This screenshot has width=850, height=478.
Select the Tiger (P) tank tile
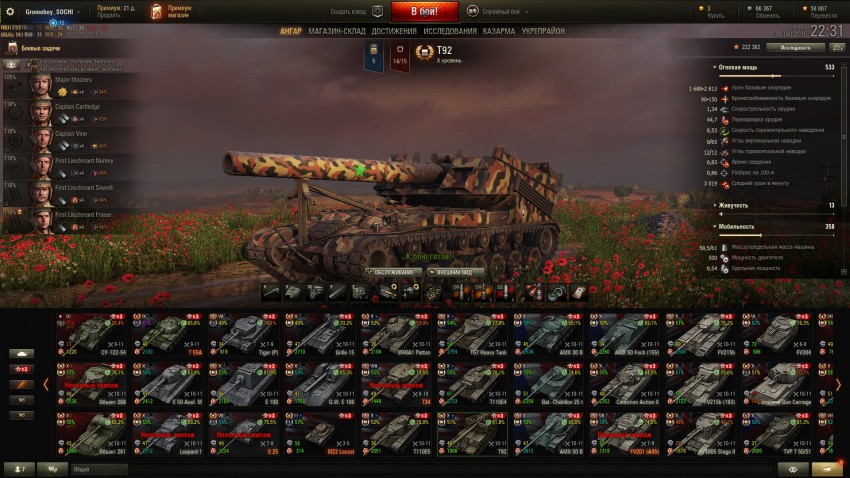click(243, 336)
